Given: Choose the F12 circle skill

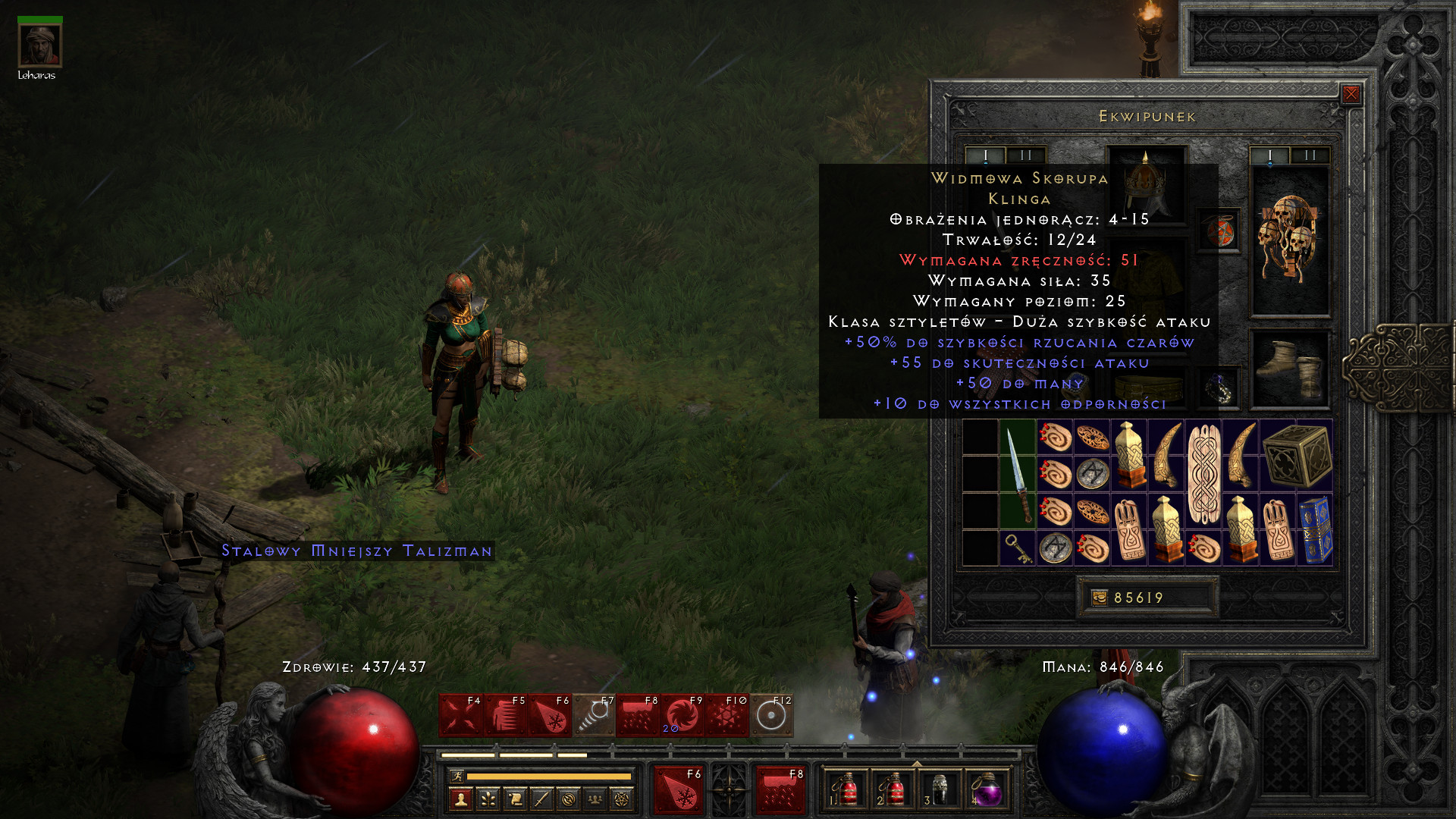Looking at the screenshot, I should (771, 715).
